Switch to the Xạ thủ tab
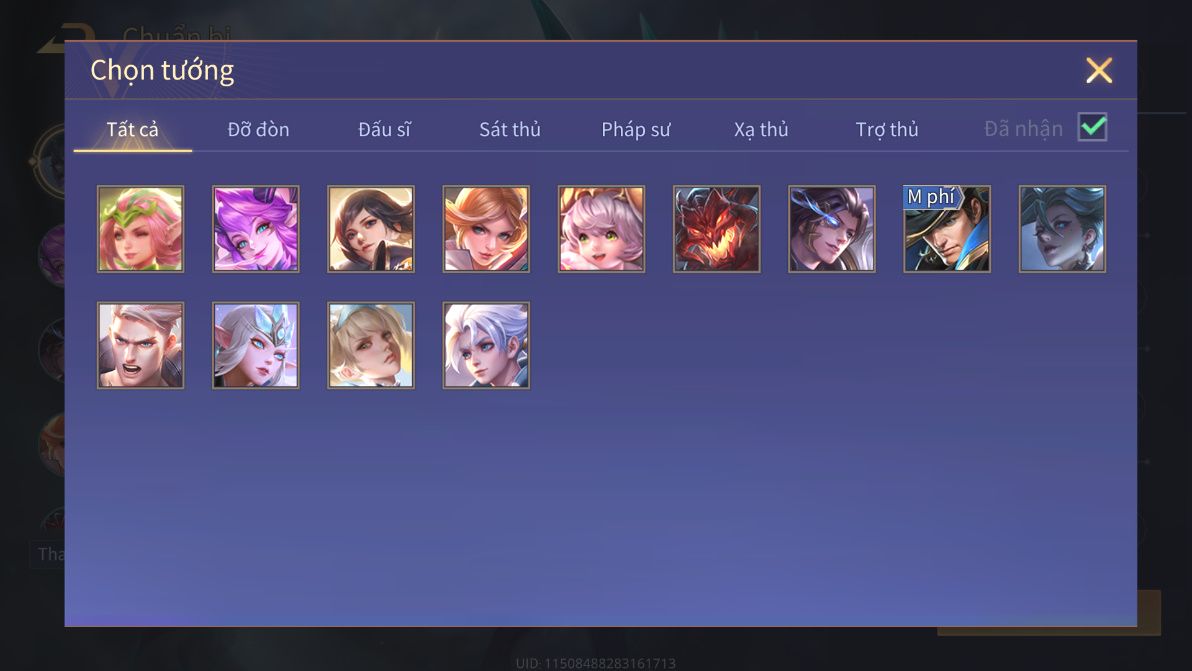 click(761, 130)
